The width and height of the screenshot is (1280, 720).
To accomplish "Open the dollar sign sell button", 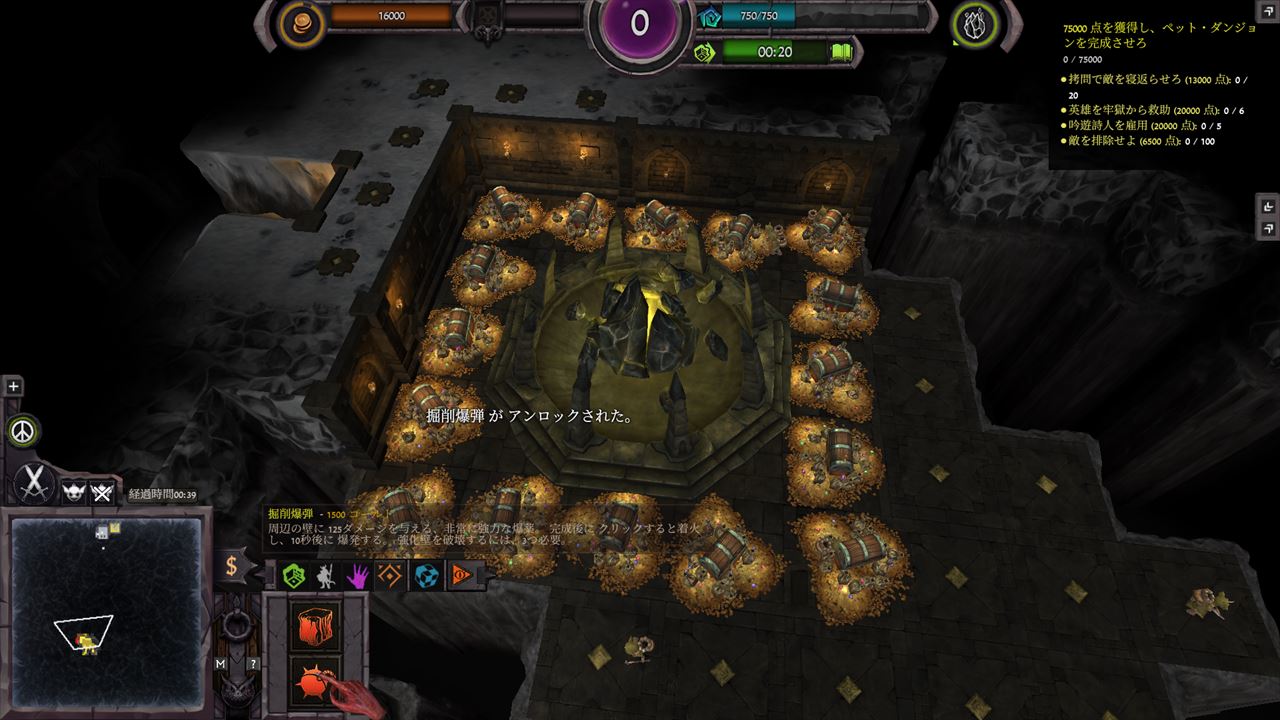I will pos(232,566).
